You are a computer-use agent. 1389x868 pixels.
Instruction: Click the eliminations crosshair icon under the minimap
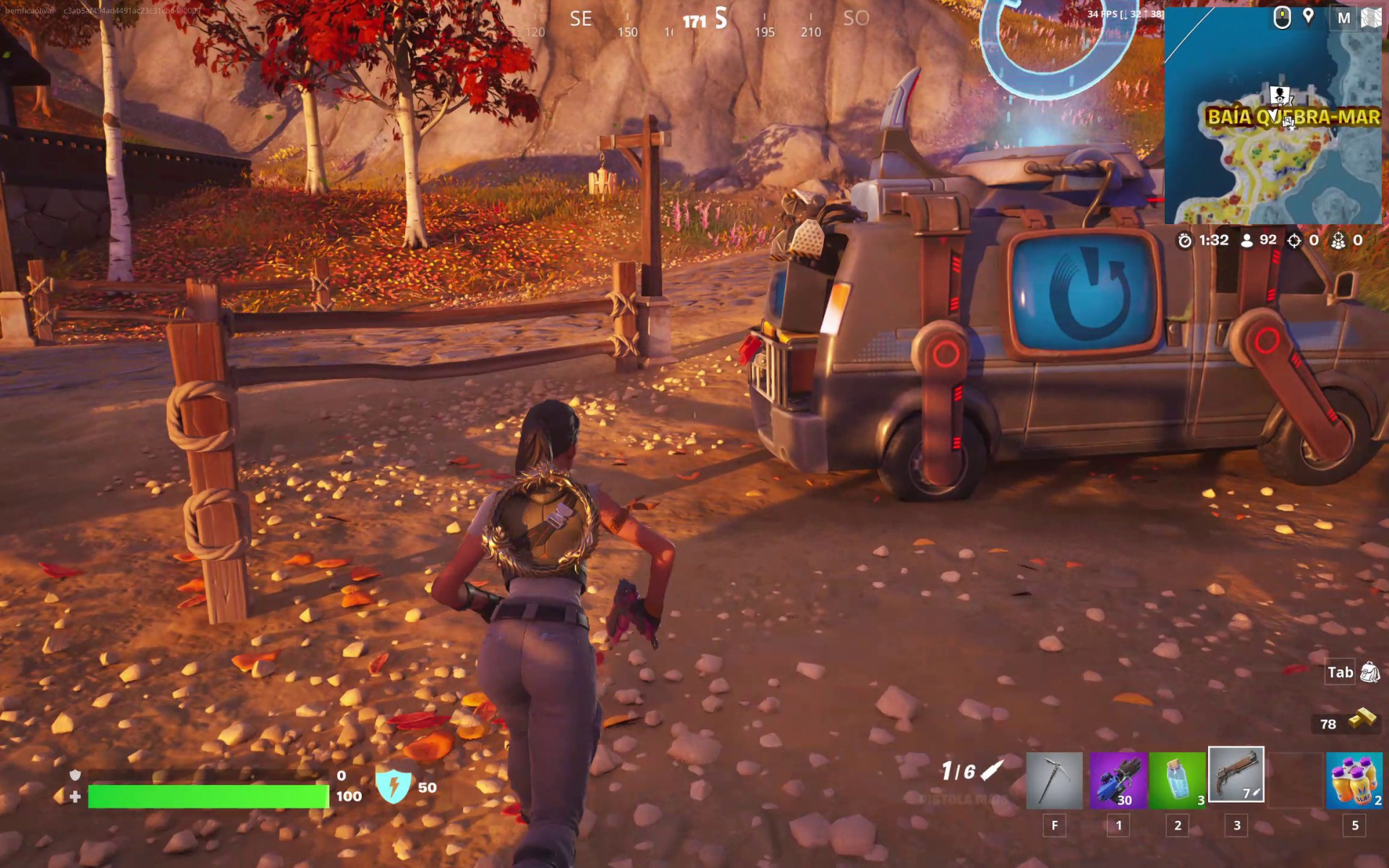click(x=1294, y=240)
